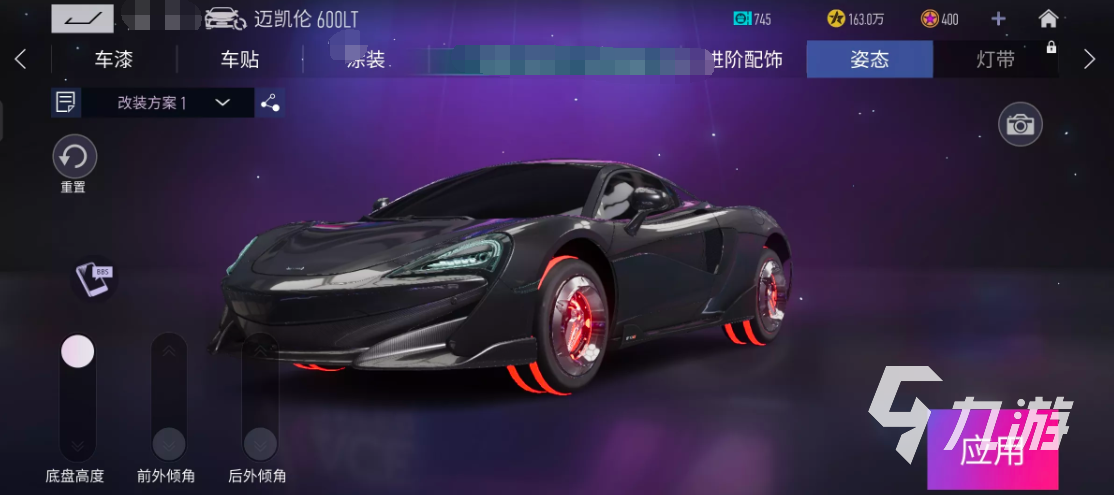Expand the 改装方案 1 dropdown
This screenshot has height=495, width=1114.
pos(222,102)
